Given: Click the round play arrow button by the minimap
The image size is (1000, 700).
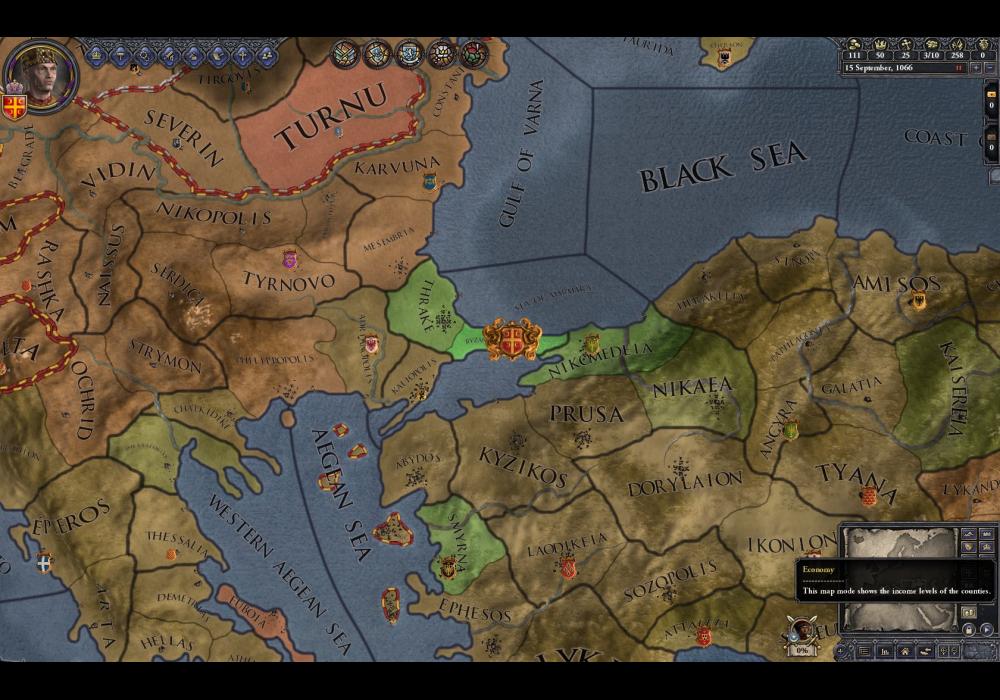Looking at the screenshot, I should (x=987, y=630).
